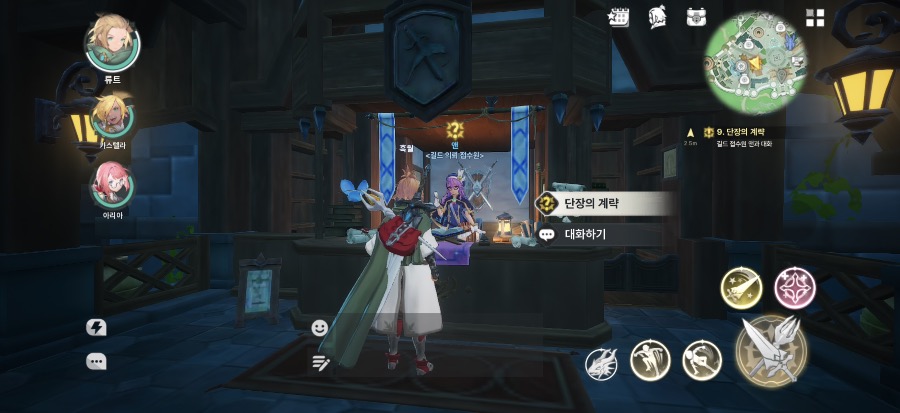Open the smiley face emote button
Image resolution: width=900 pixels, height=413 pixels.
point(320,327)
